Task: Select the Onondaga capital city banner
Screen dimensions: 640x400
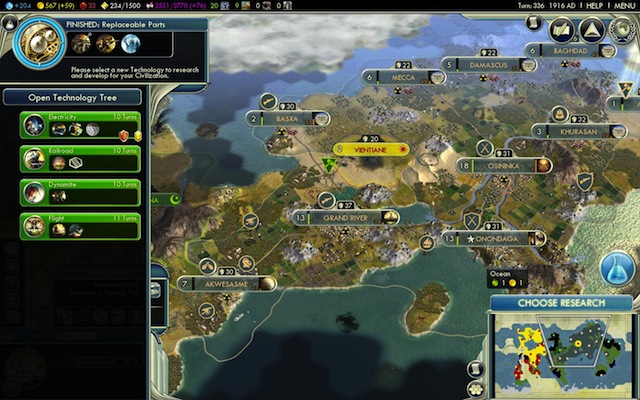Action: [x=490, y=239]
